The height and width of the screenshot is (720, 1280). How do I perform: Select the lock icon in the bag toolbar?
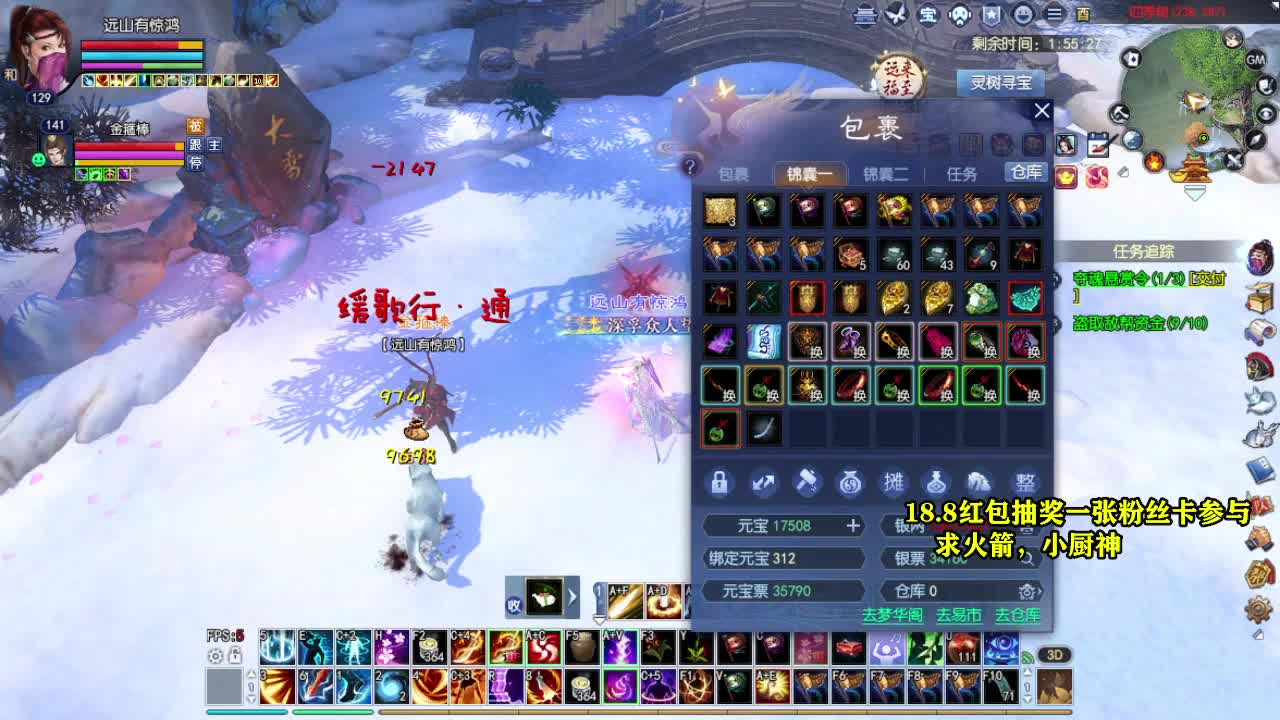point(721,483)
